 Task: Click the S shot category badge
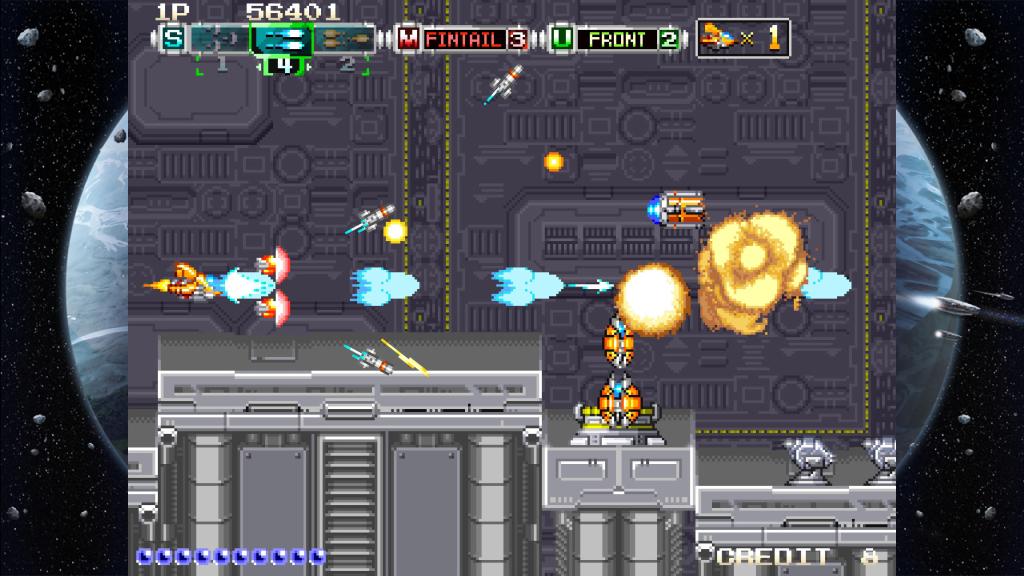pyautogui.click(x=174, y=40)
